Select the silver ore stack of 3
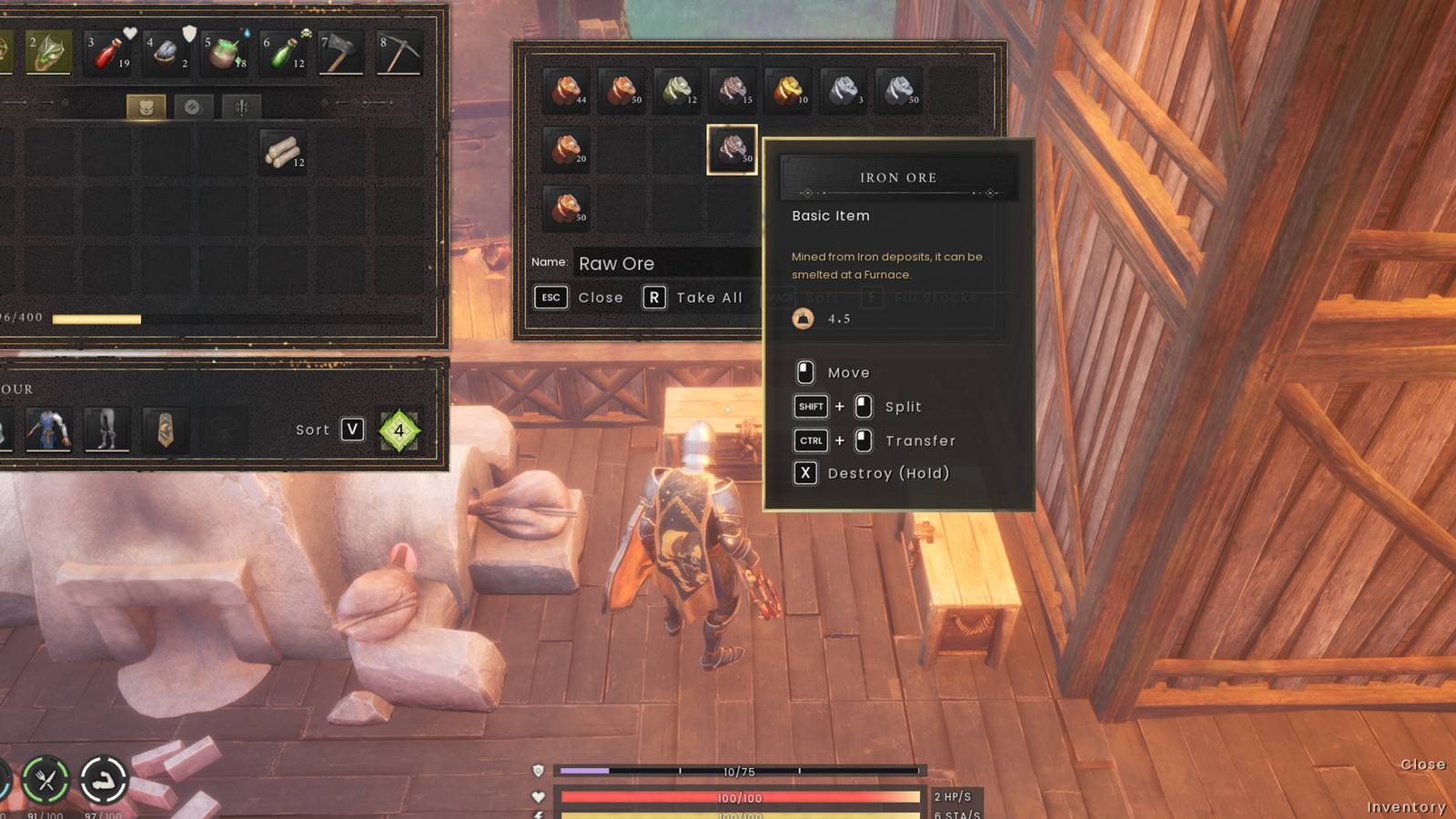This screenshot has height=819, width=1456. pyautogui.click(x=844, y=90)
